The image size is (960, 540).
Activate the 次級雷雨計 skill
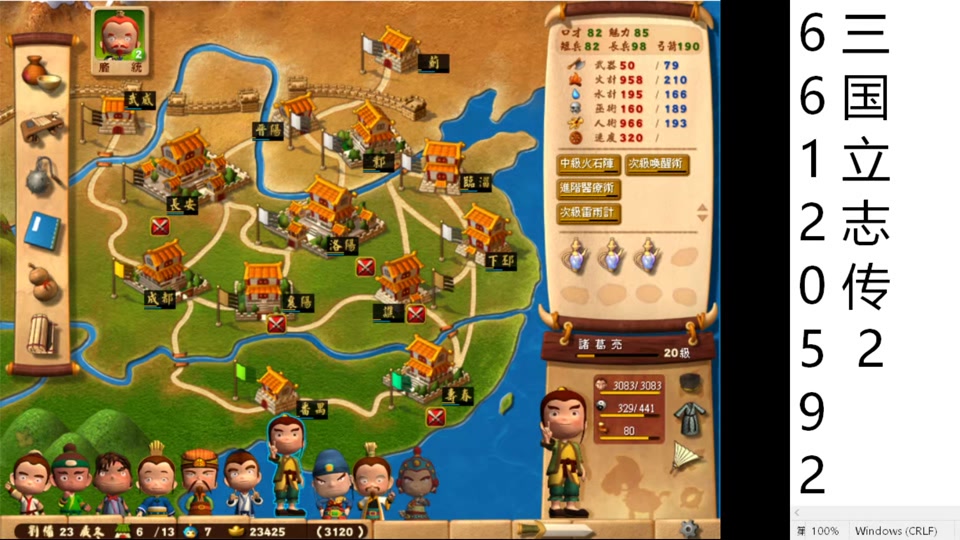point(588,212)
